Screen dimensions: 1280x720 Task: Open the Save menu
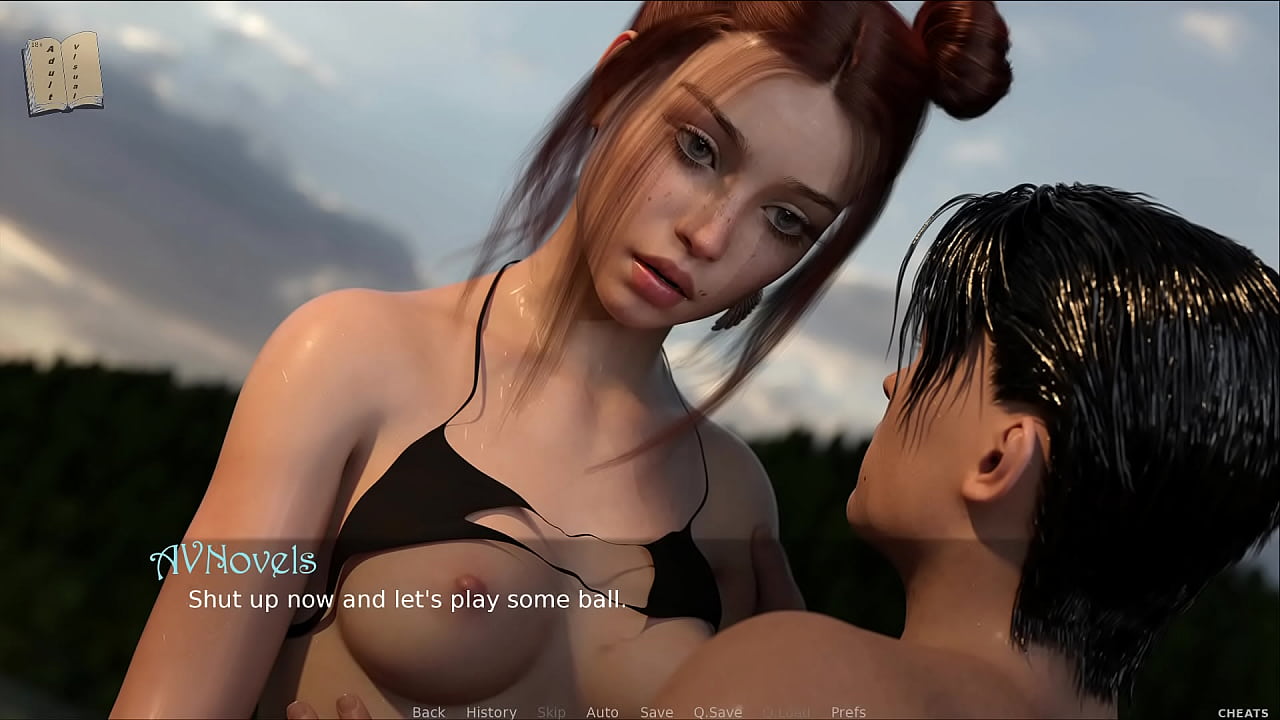[x=656, y=712]
